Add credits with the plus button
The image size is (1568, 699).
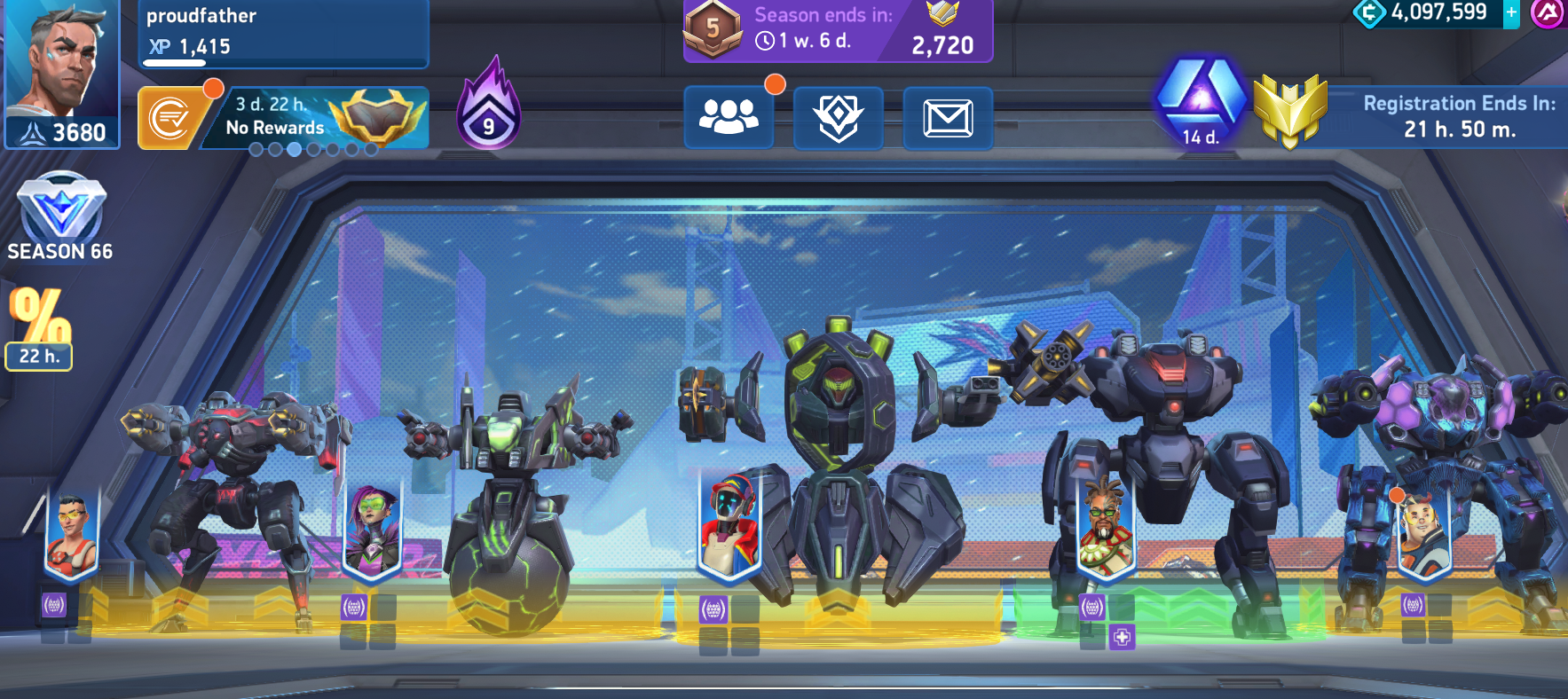[1511, 13]
